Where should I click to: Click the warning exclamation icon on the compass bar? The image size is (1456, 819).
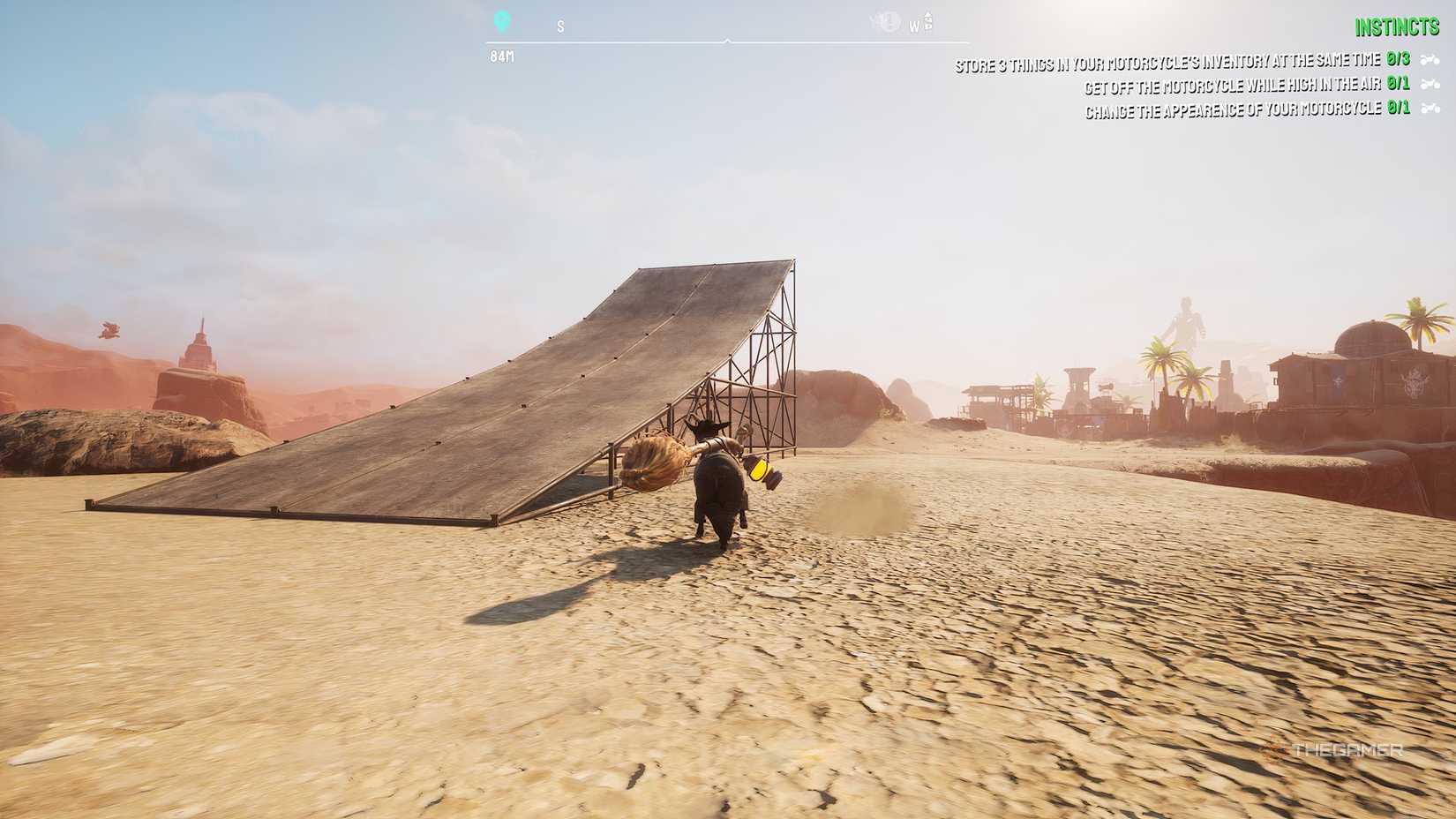tap(888, 23)
